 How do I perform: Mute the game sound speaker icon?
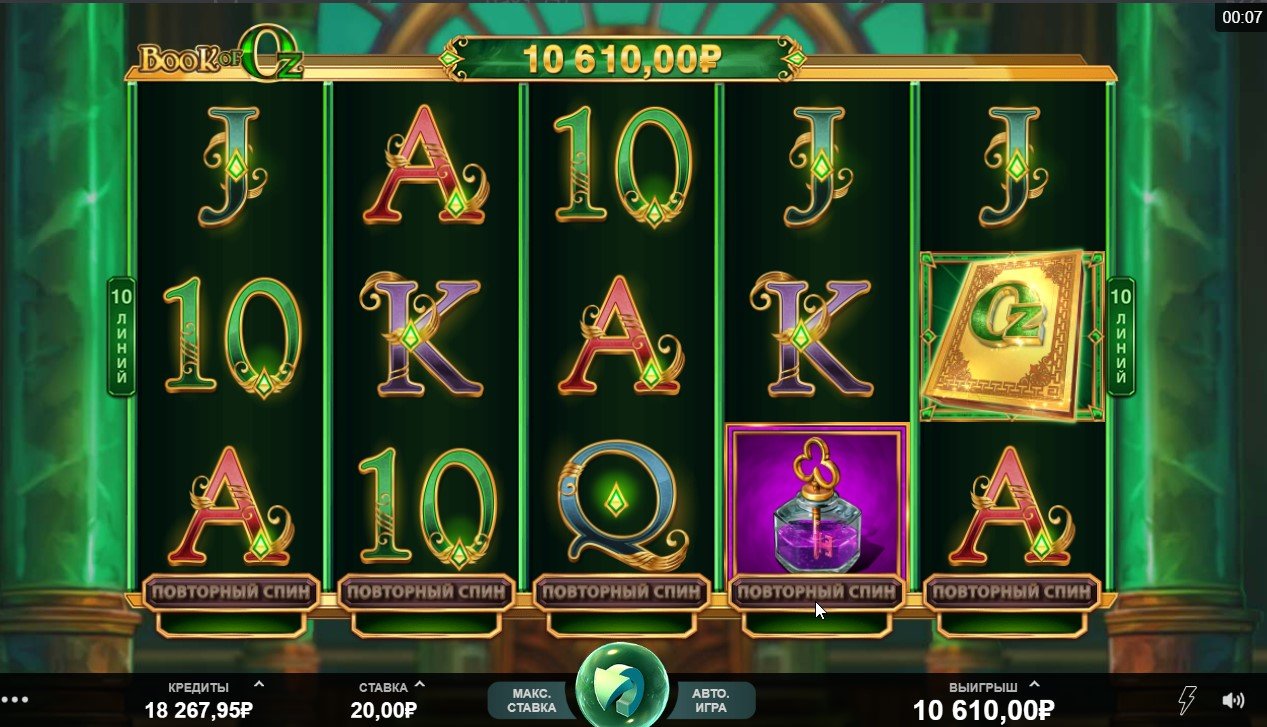pos(1234,700)
